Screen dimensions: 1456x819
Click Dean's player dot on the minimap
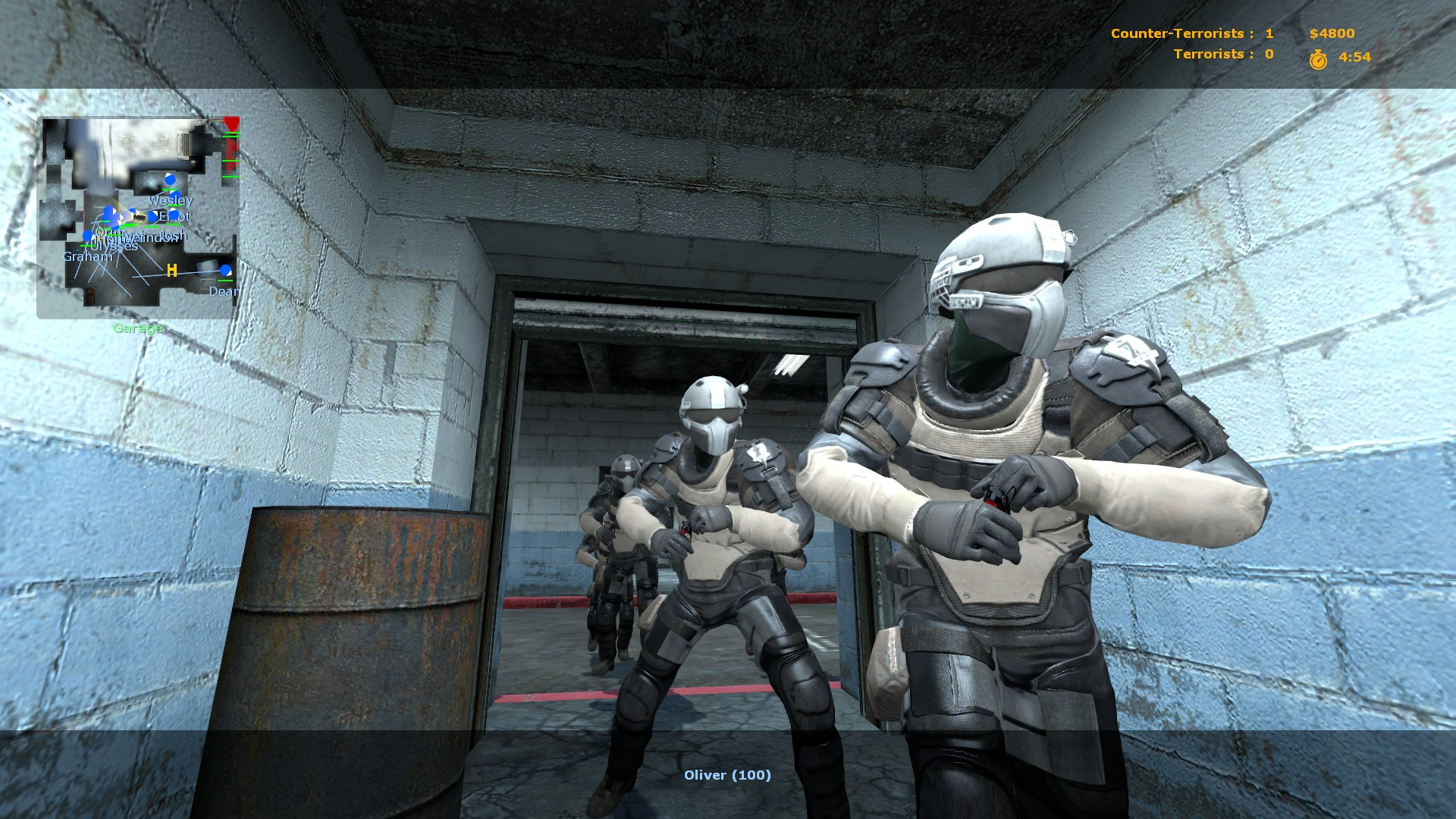point(225,271)
